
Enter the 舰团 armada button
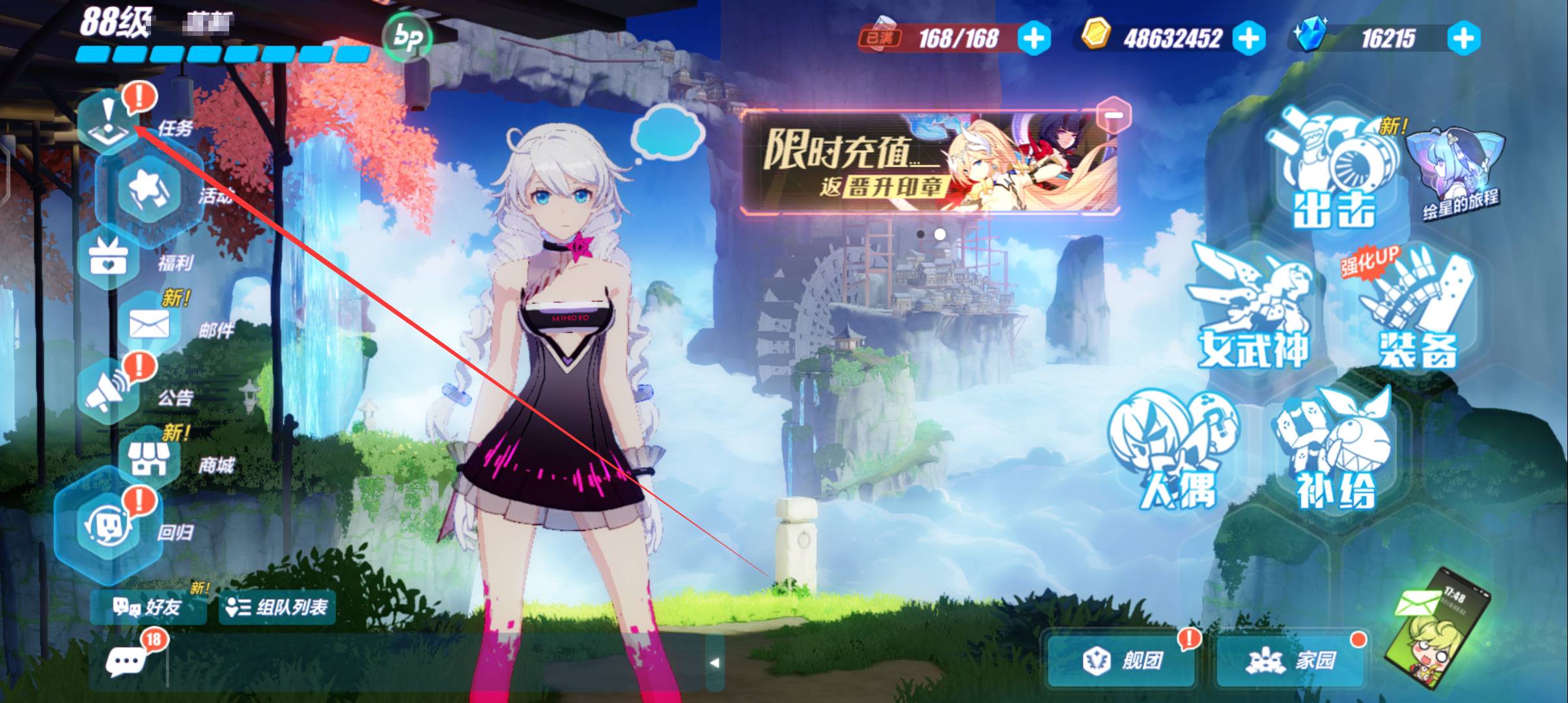pyautogui.click(x=1121, y=661)
